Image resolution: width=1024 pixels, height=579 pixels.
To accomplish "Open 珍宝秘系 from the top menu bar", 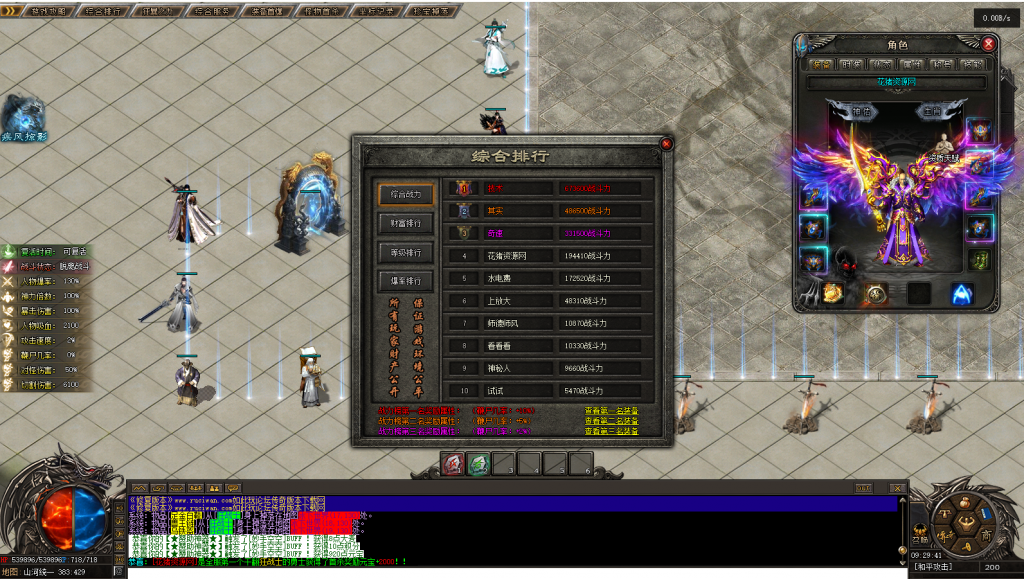I will click(x=429, y=12).
